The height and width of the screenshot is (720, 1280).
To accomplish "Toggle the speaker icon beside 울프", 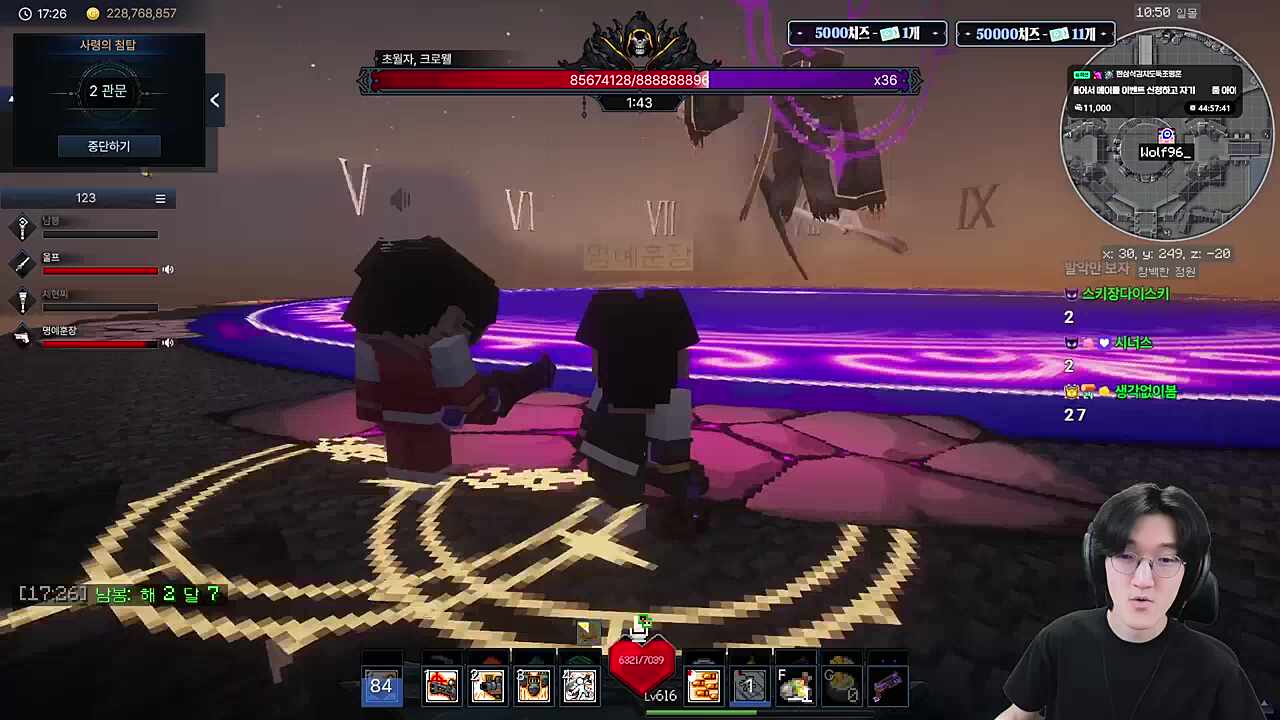I will [x=168, y=269].
